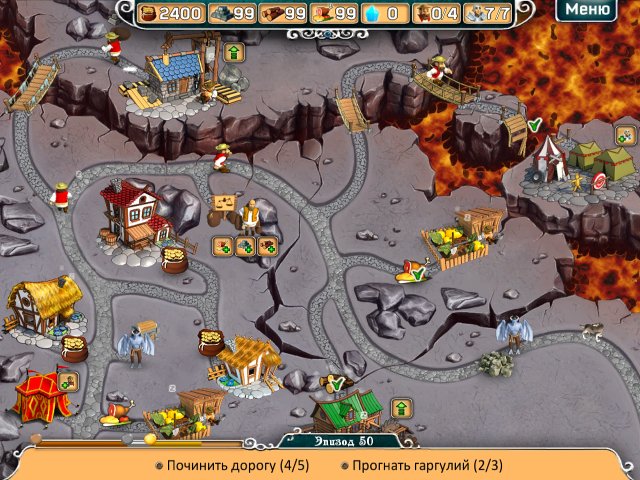Pick the trader's wood exchange icon
This screenshot has height=480, width=640.
coord(267,246)
